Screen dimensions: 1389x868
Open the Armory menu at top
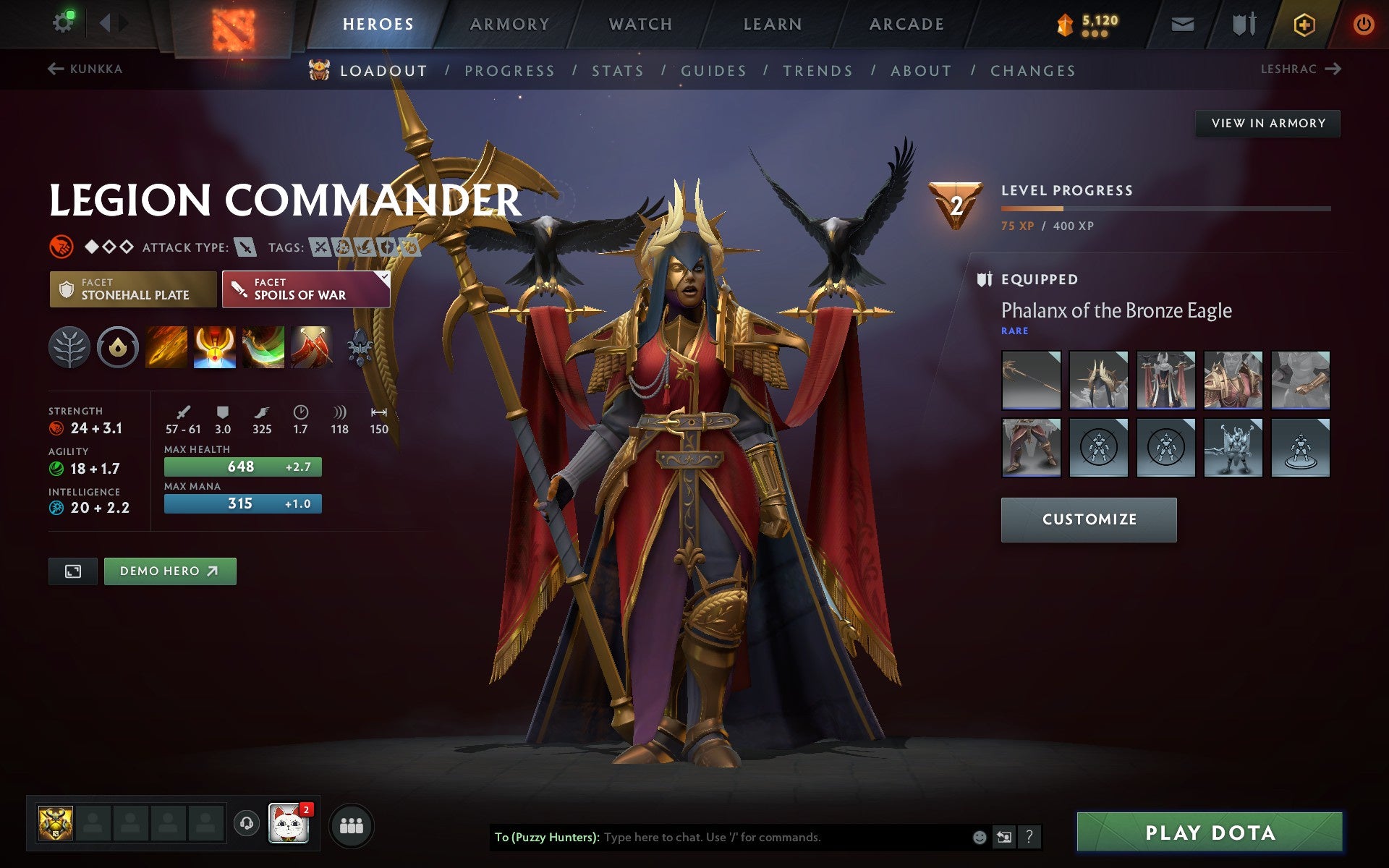(x=509, y=23)
